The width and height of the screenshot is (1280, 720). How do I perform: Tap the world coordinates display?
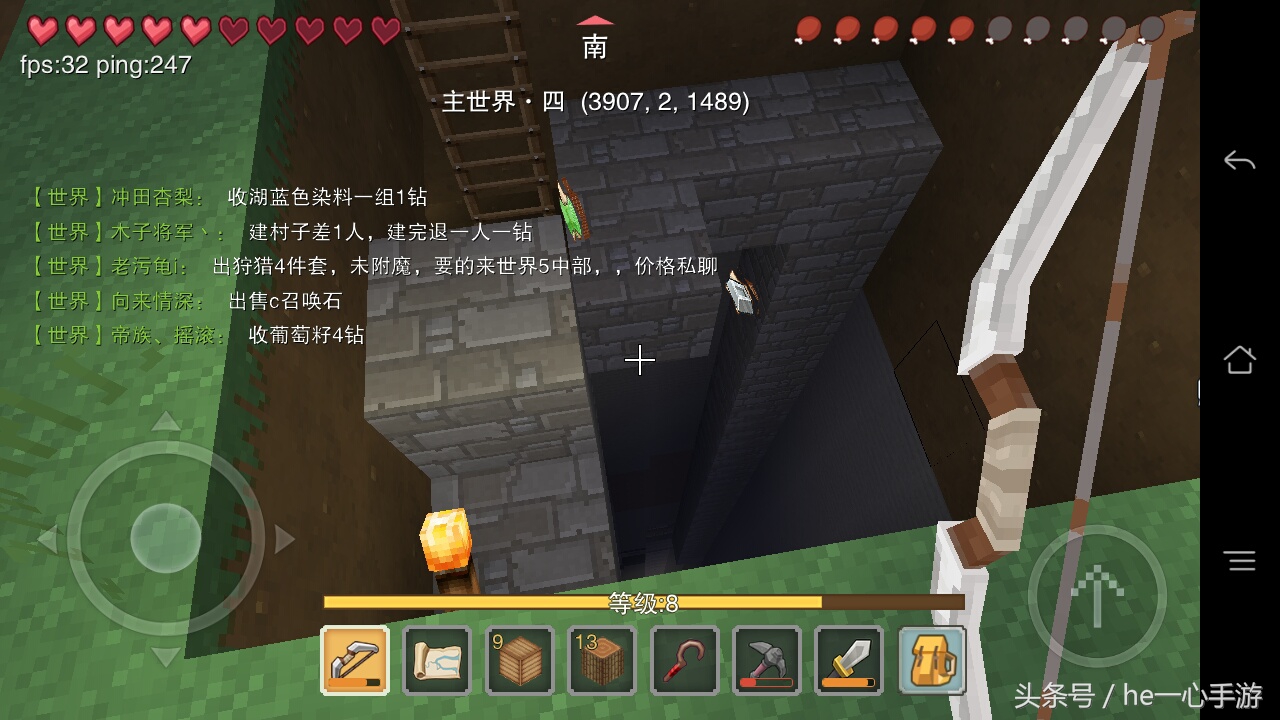[x=667, y=101]
